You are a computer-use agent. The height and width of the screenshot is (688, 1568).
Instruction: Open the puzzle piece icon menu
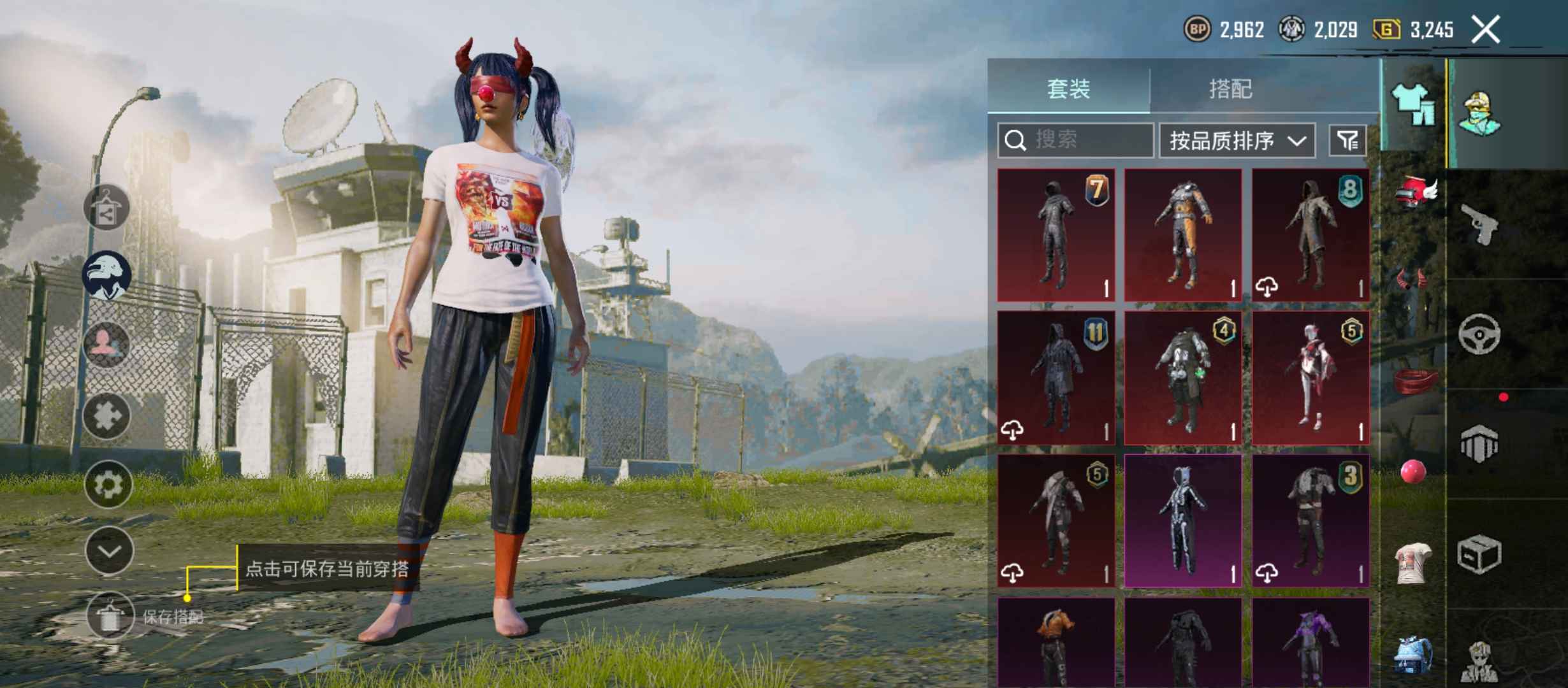coord(106,416)
